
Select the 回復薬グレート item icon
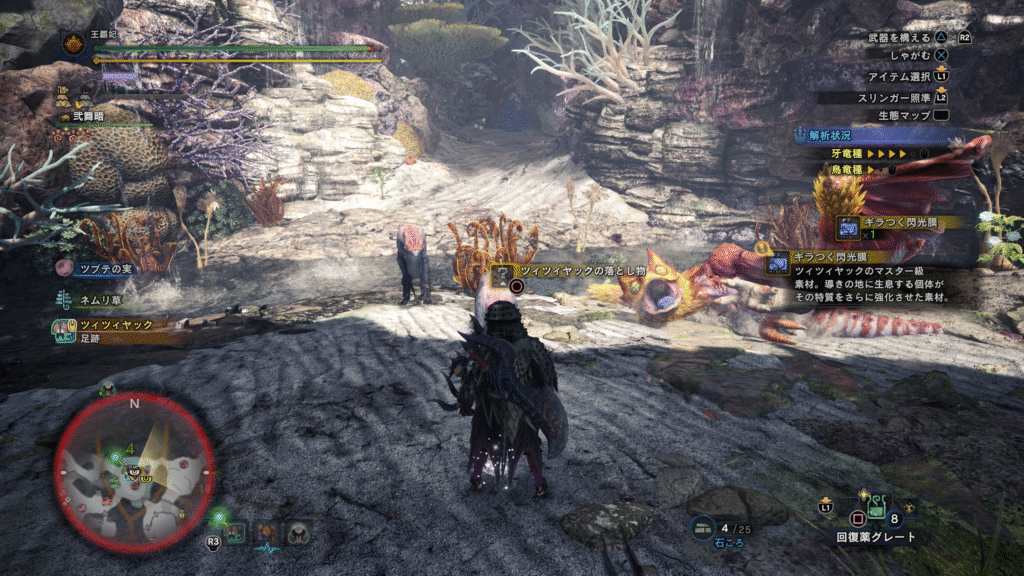(x=876, y=508)
